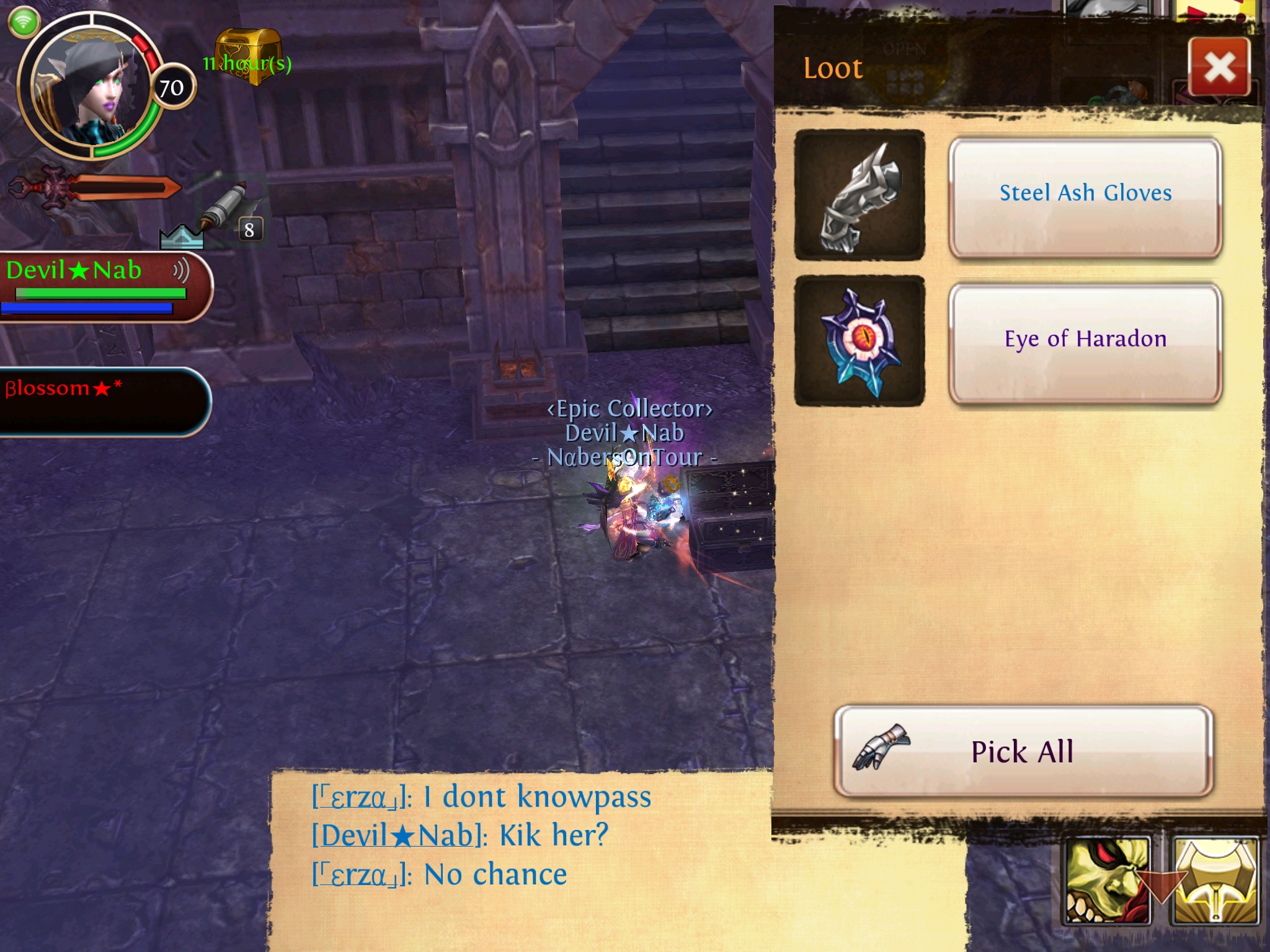Click the golden helmet icon

[x=1215, y=880]
